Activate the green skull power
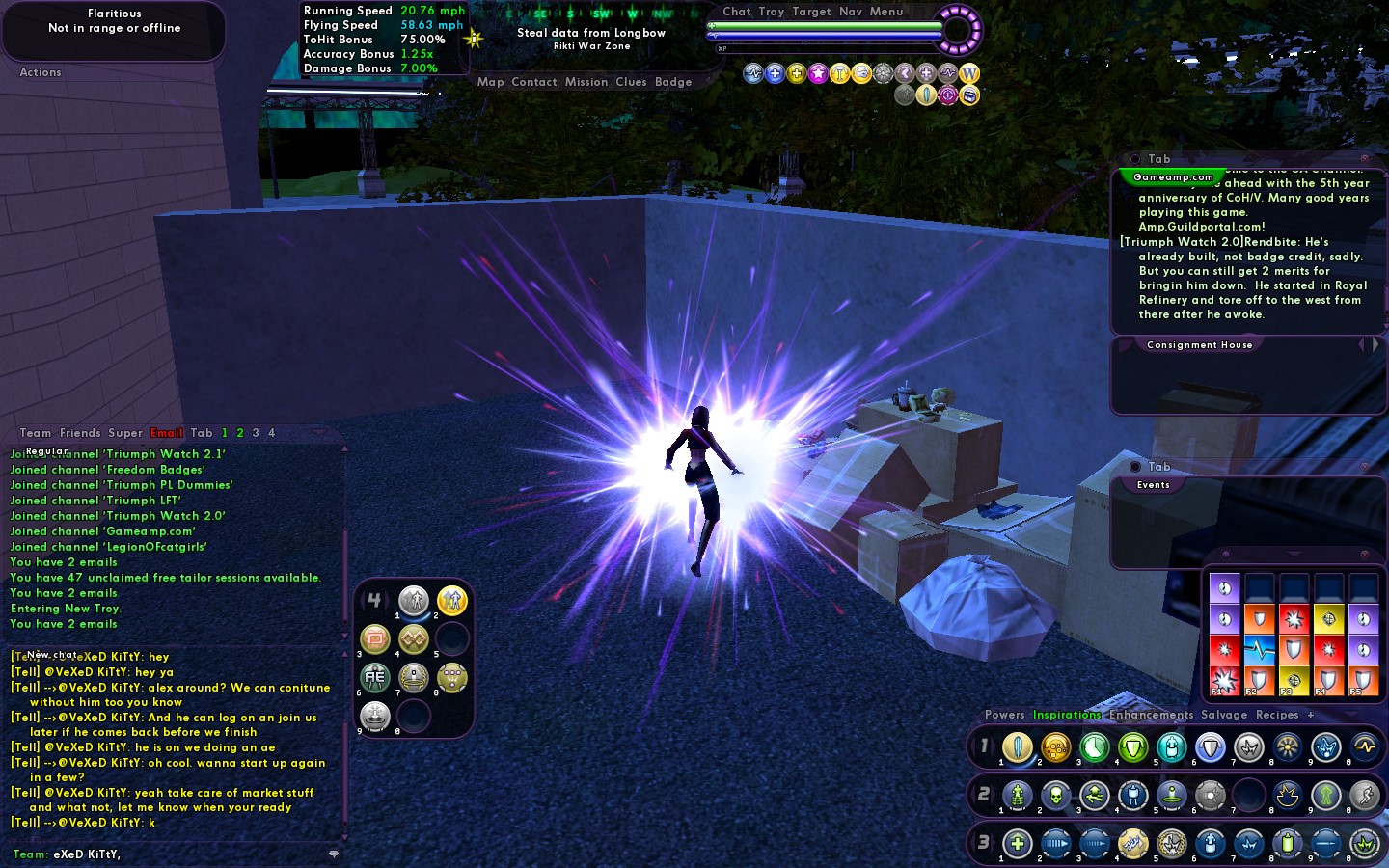The image size is (1389, 868). click(1055, 796)
